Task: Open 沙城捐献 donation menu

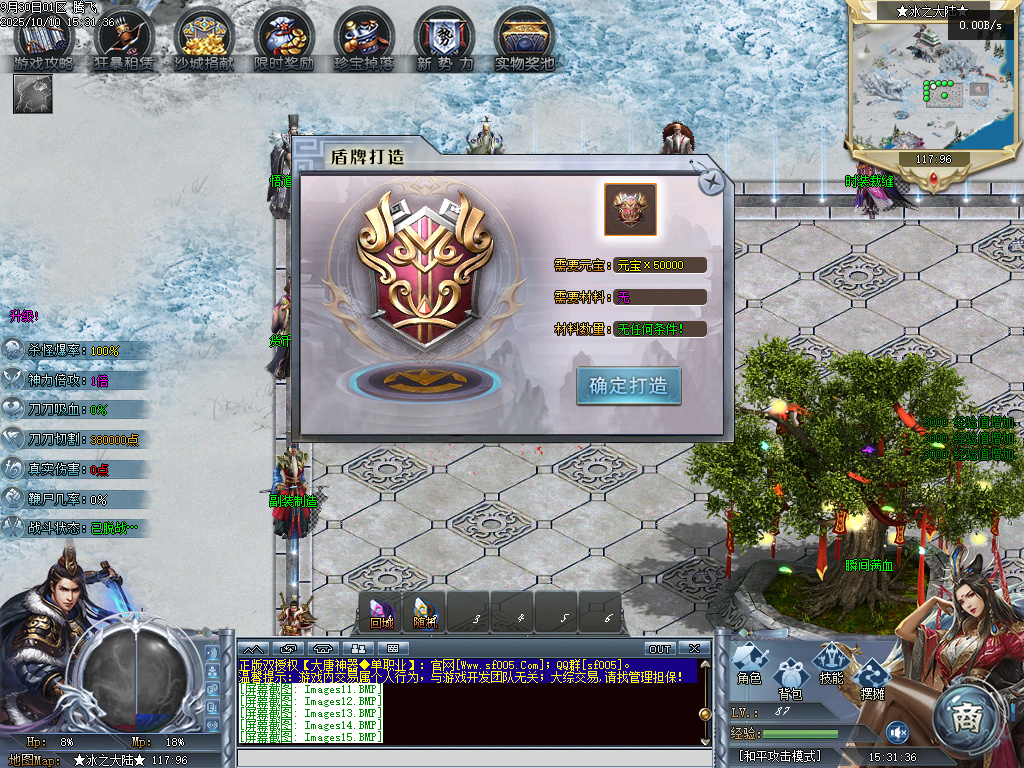Action: [x=204, y=40]
